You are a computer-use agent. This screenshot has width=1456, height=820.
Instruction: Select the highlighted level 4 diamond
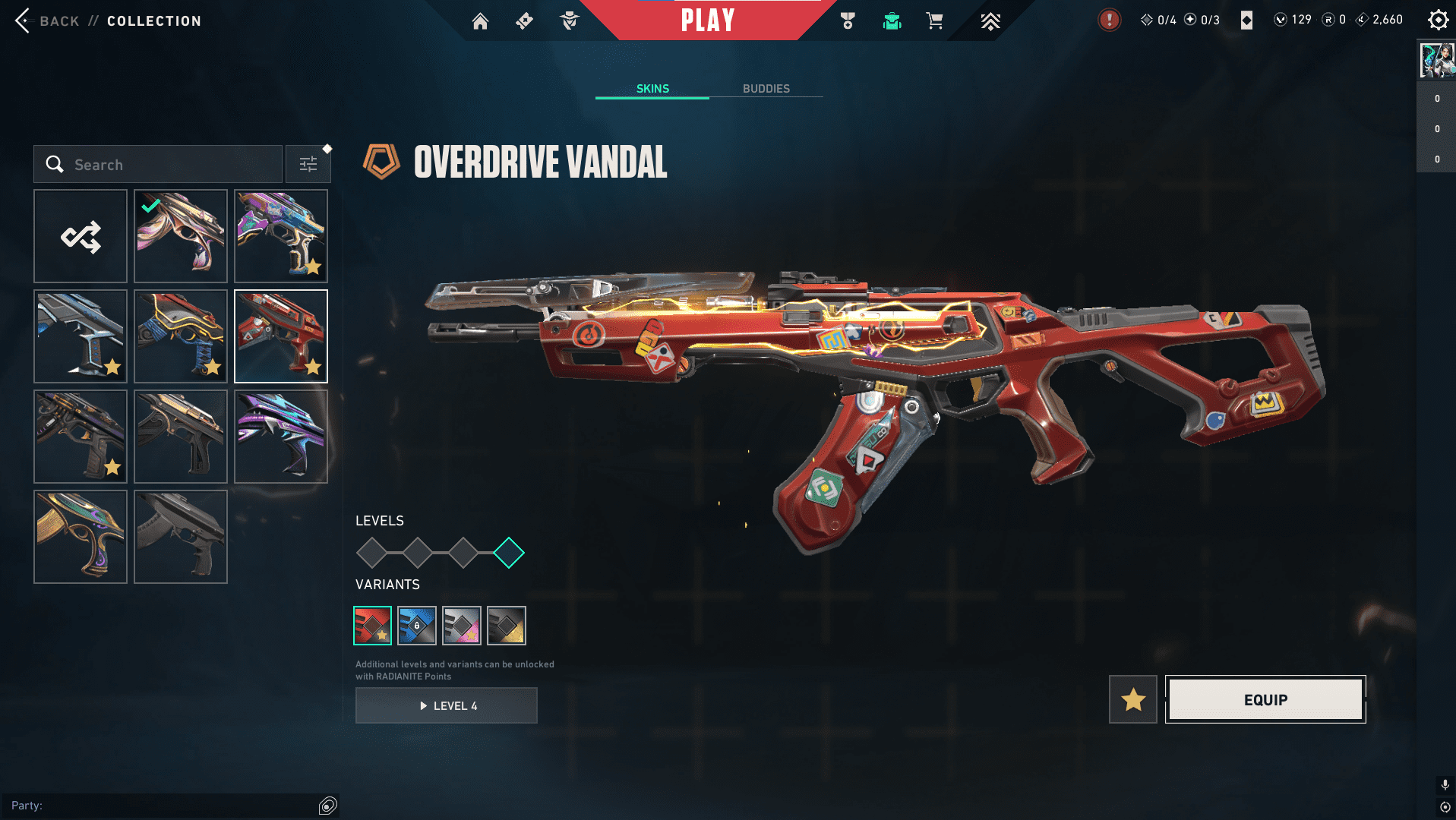(x=509, y=553)
